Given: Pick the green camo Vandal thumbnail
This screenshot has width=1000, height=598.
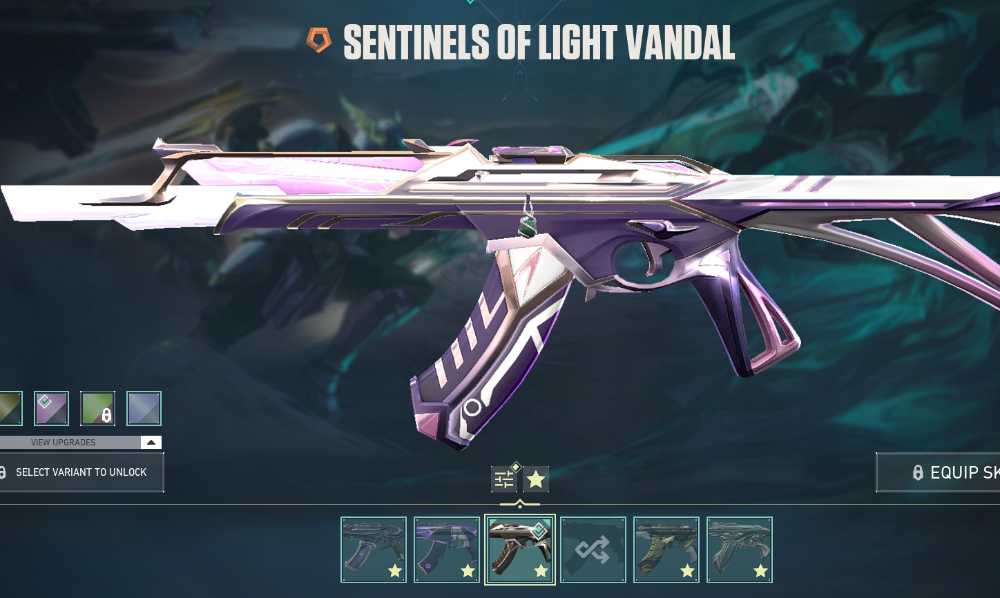Looking at the screenshot, I should pos(666,549).
